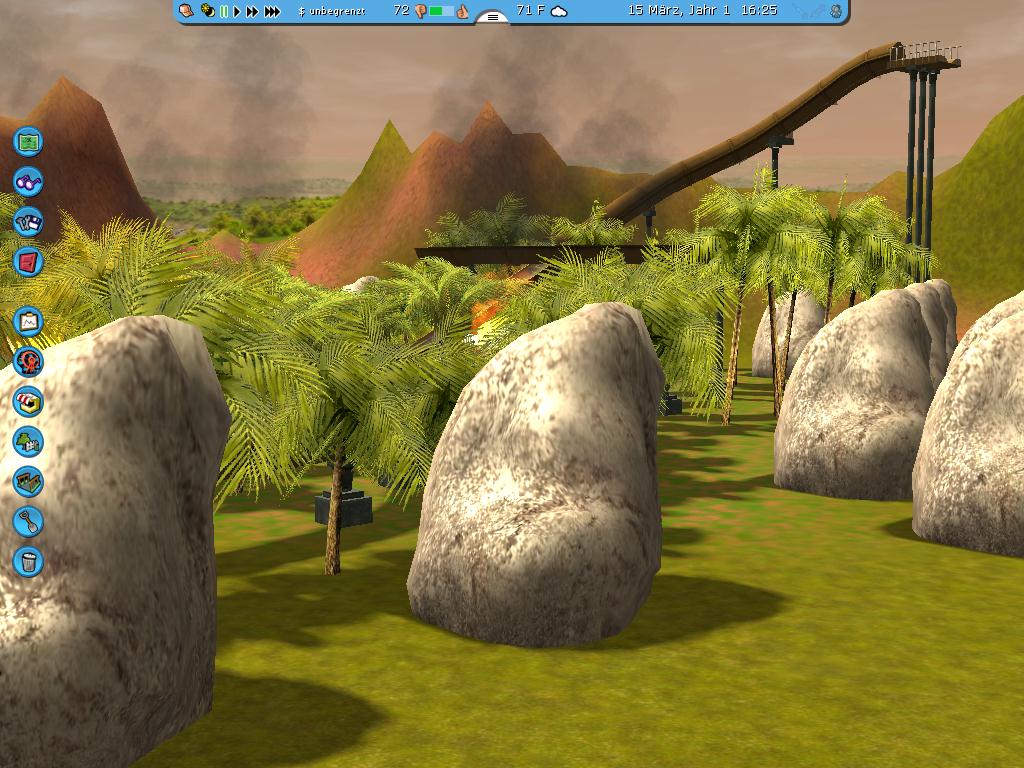Open the Ferris wheel rides menu
Screen dimensions: 1024x768
pos(28,361)
